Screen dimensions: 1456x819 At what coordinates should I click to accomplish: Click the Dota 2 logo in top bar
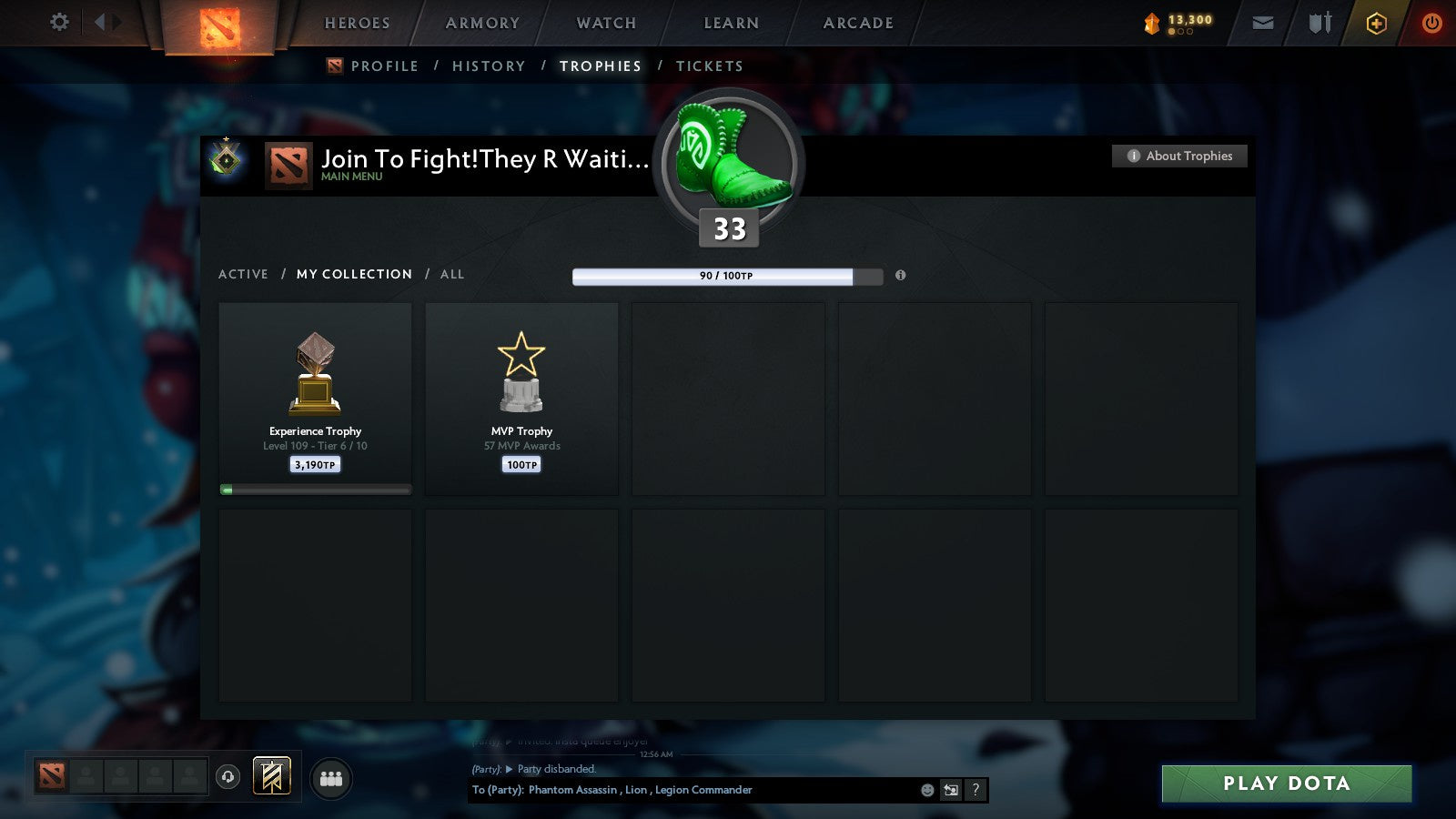point(218,25)
